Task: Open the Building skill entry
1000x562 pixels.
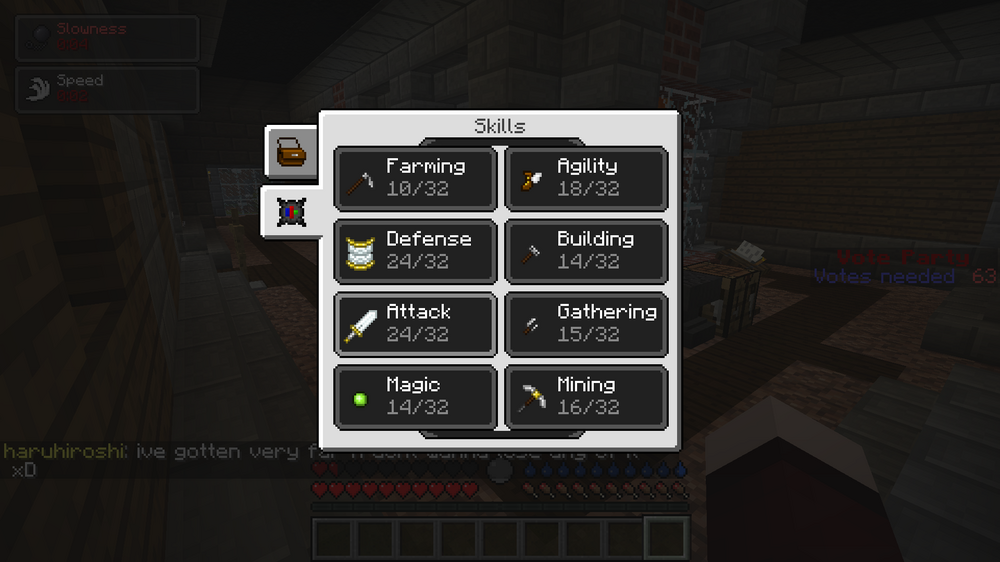Action: pyautogui.click(x=586, y=251)
